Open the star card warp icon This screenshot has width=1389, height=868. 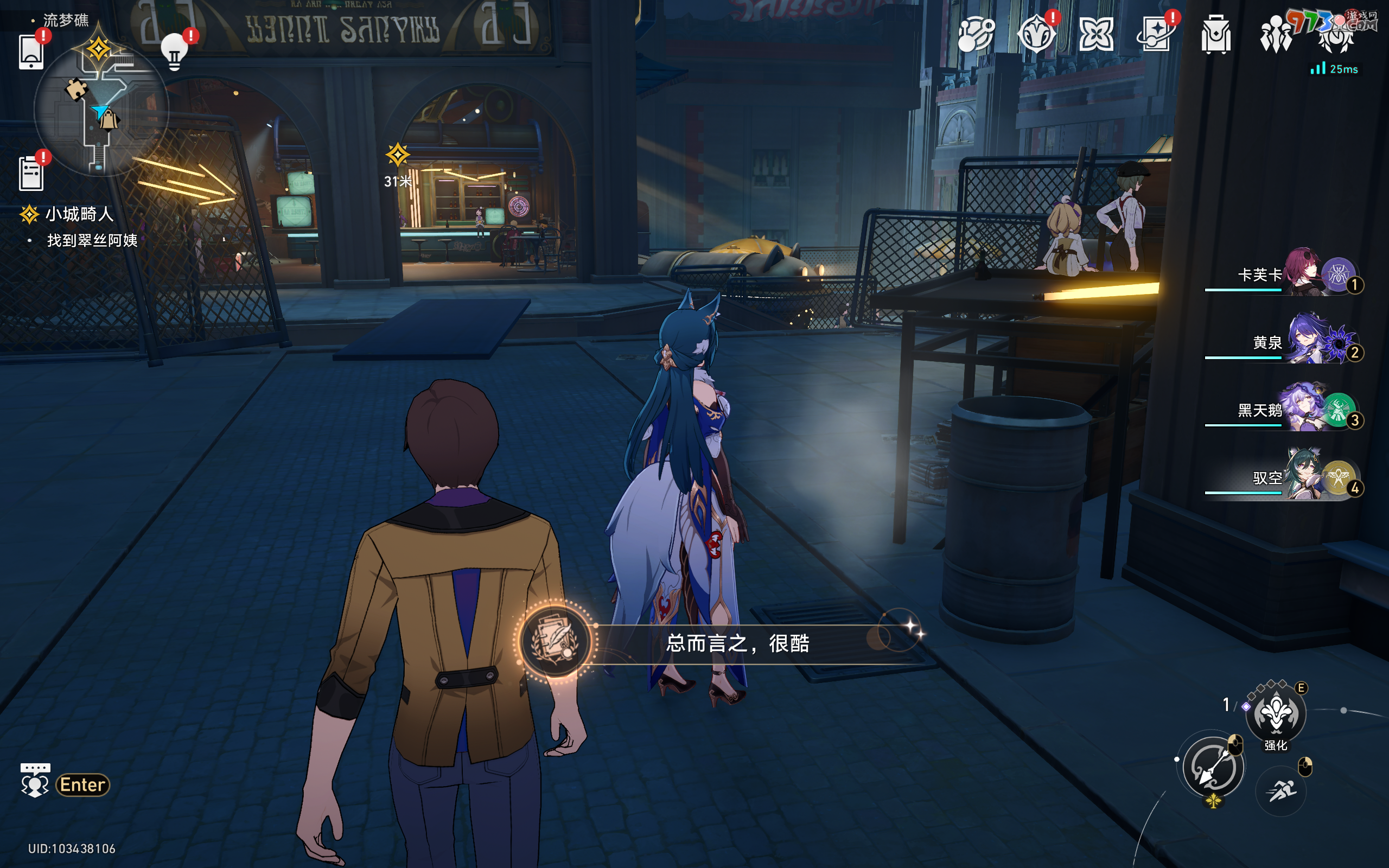1155,34
